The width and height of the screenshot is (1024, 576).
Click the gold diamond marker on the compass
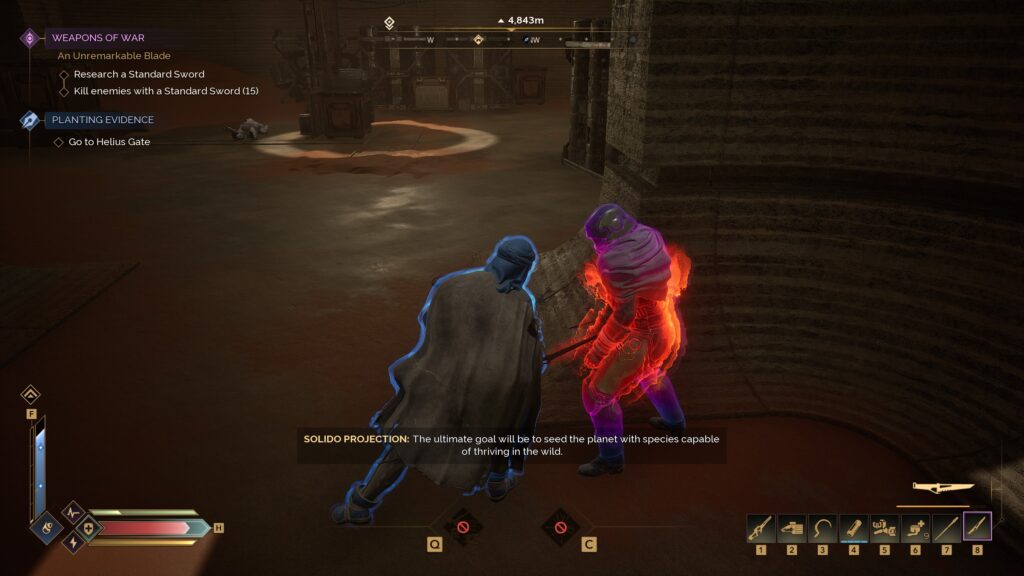coord(478,40)
